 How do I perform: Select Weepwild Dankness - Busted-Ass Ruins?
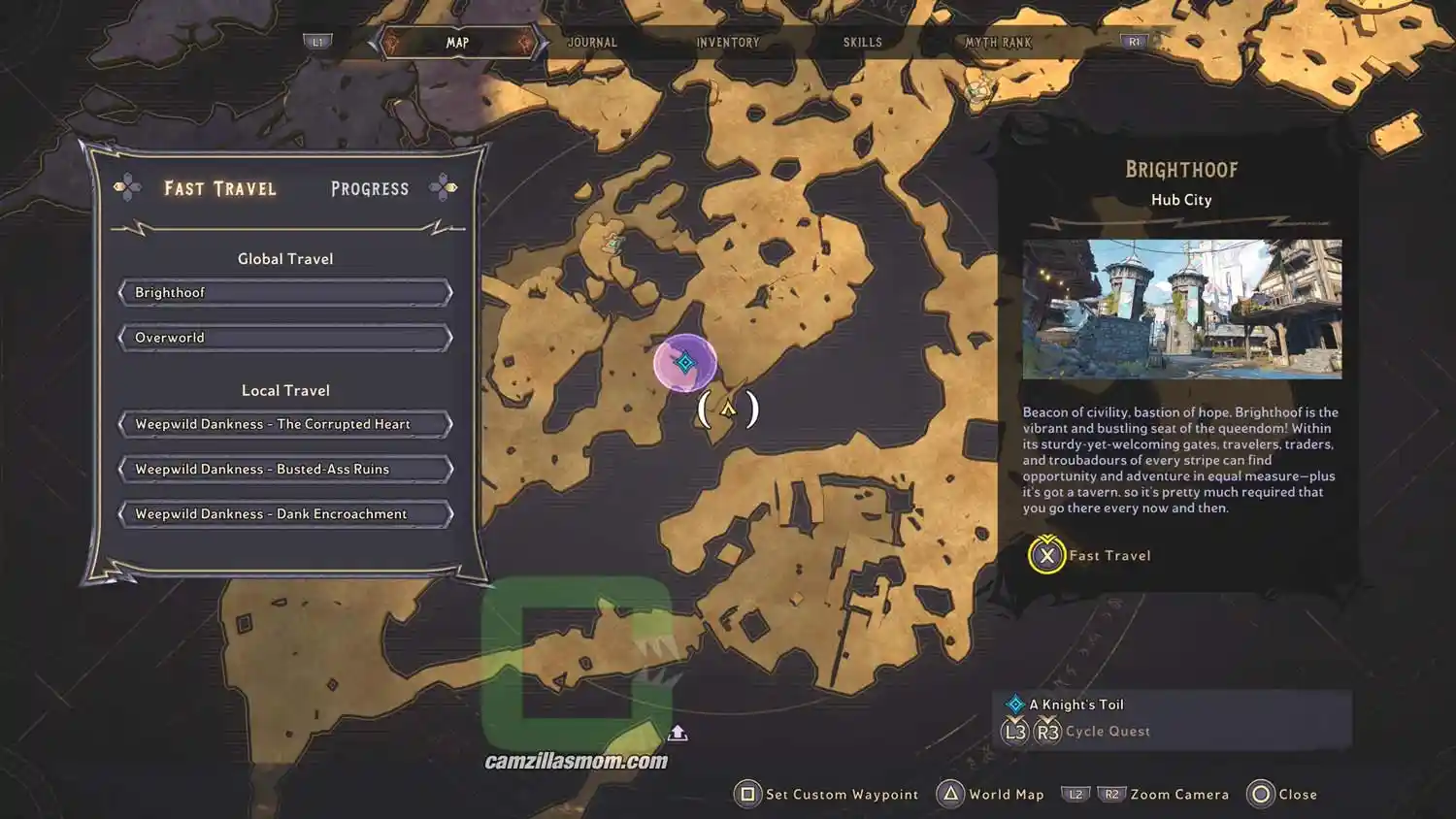point(285,470)
